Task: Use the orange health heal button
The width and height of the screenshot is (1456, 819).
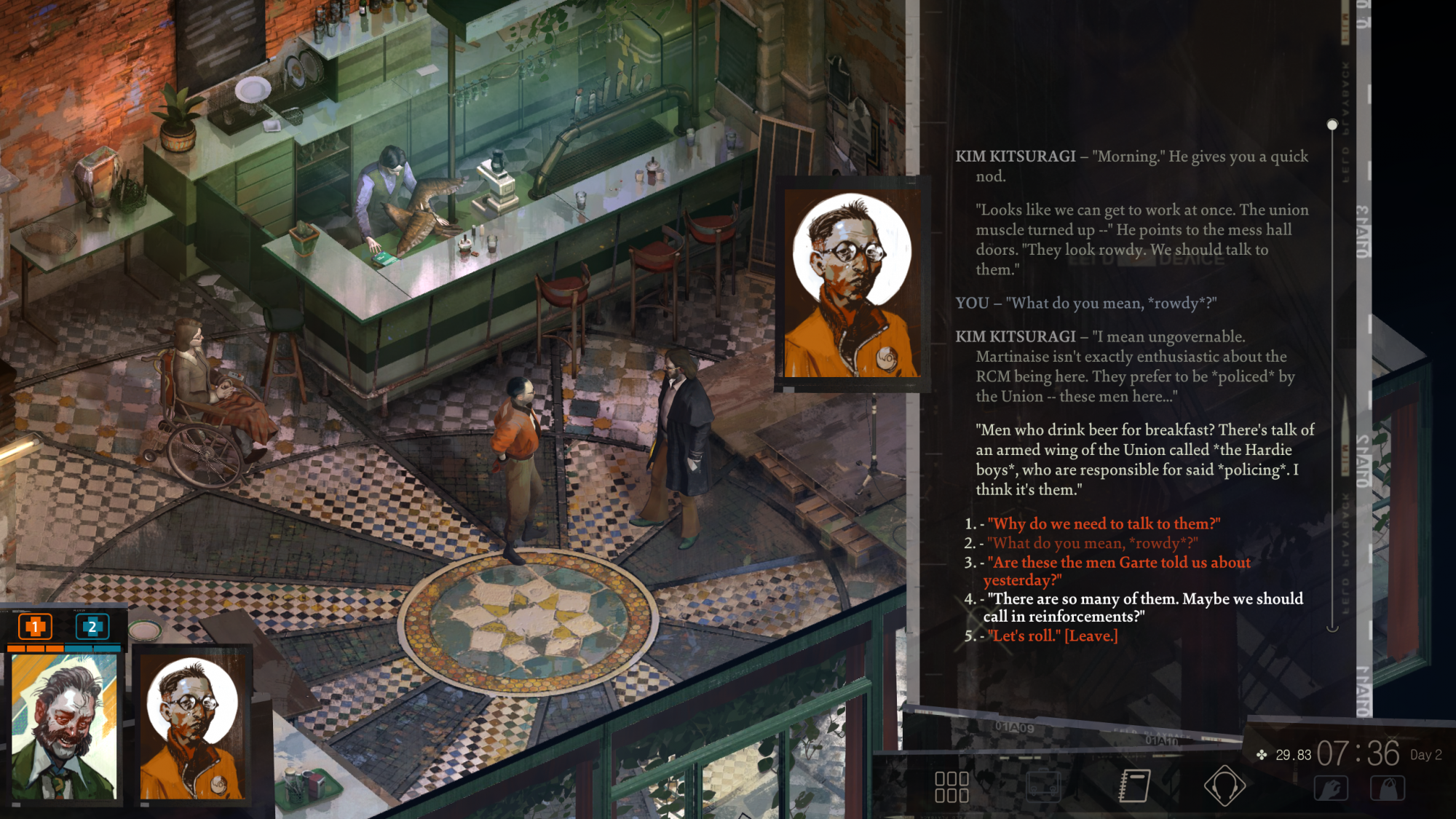Action: click(34, 626)
